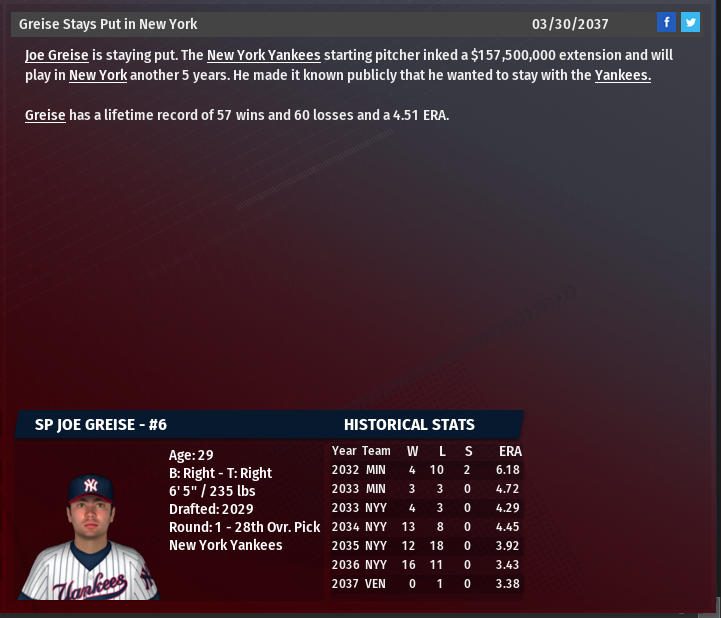Click the underlined Yankees link

pos(622,75)
